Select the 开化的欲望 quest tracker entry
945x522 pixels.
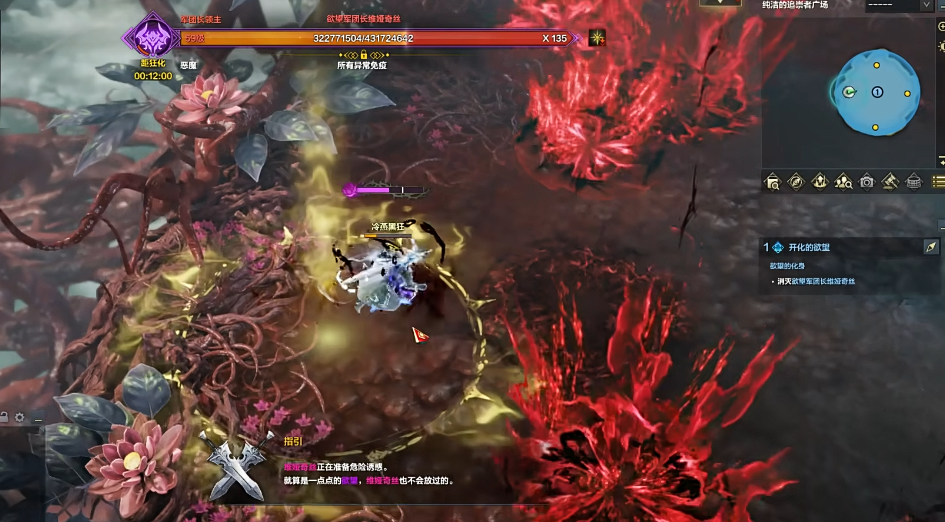[809, 247]
